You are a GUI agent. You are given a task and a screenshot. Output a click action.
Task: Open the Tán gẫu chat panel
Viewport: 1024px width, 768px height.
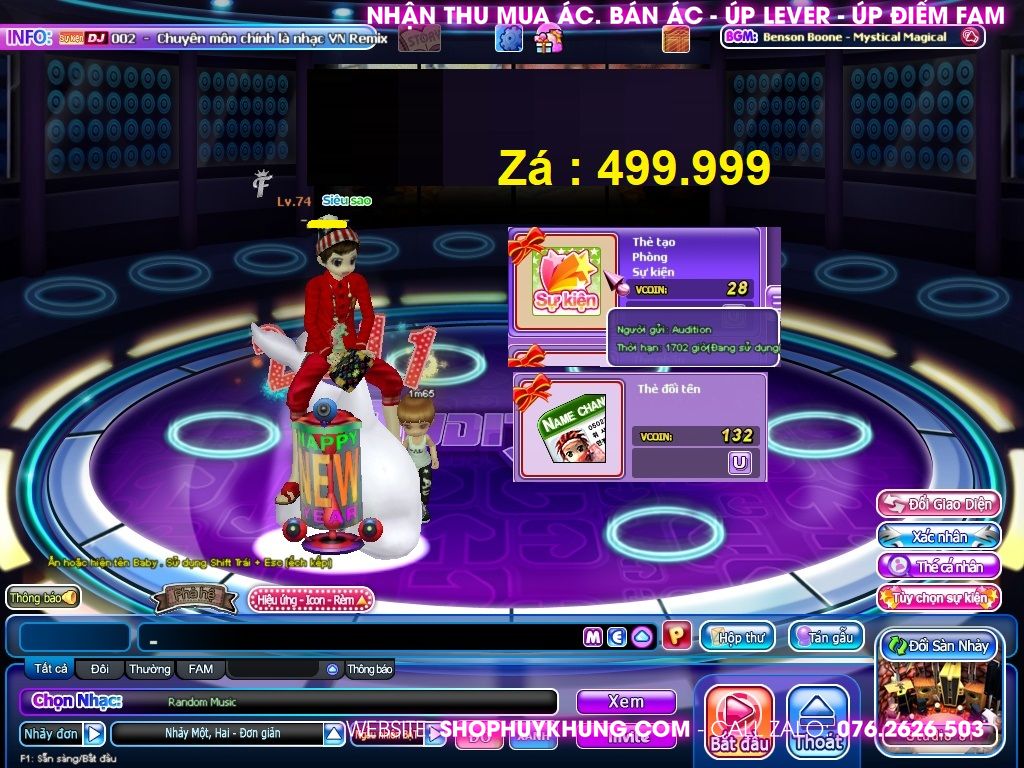826,637
